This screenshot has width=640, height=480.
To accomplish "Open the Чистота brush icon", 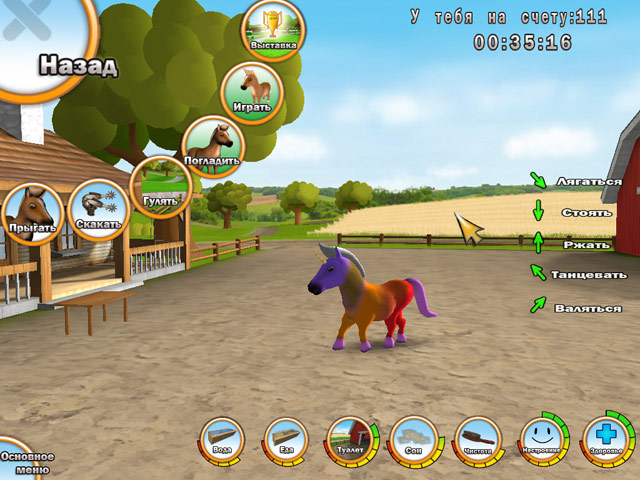I will pyautogui.click(x=478, y=440).
